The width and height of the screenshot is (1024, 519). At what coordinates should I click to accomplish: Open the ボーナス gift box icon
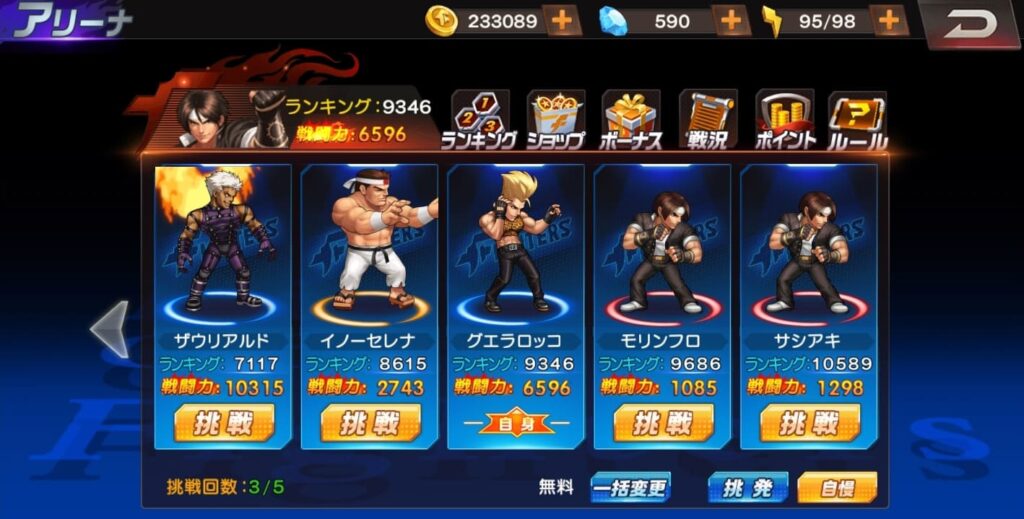(x=631, y=119)
